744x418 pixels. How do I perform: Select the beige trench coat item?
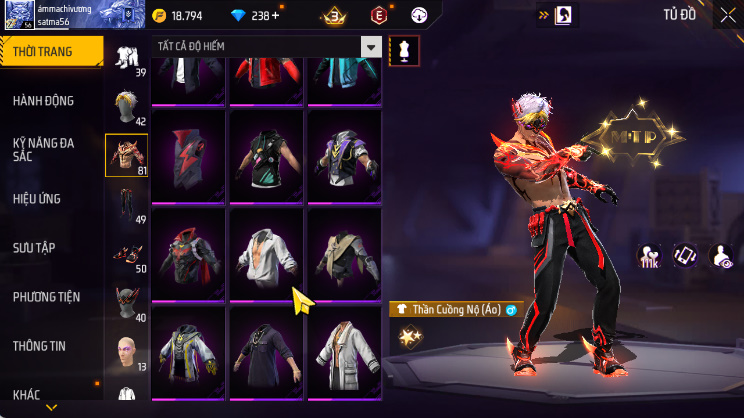click(x=344, y=254)
